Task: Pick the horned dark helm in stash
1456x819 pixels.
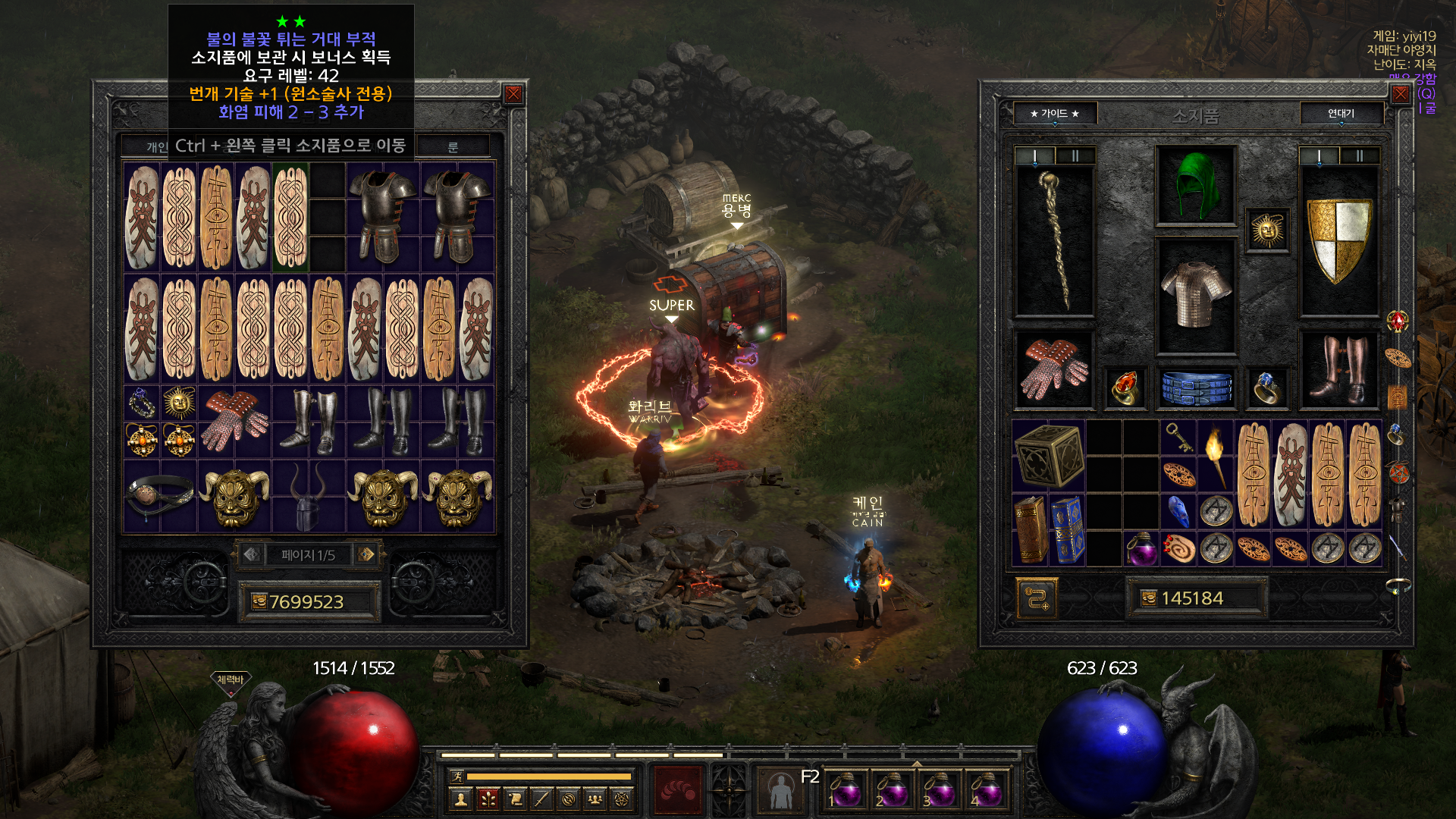Action: coord(308,497)
